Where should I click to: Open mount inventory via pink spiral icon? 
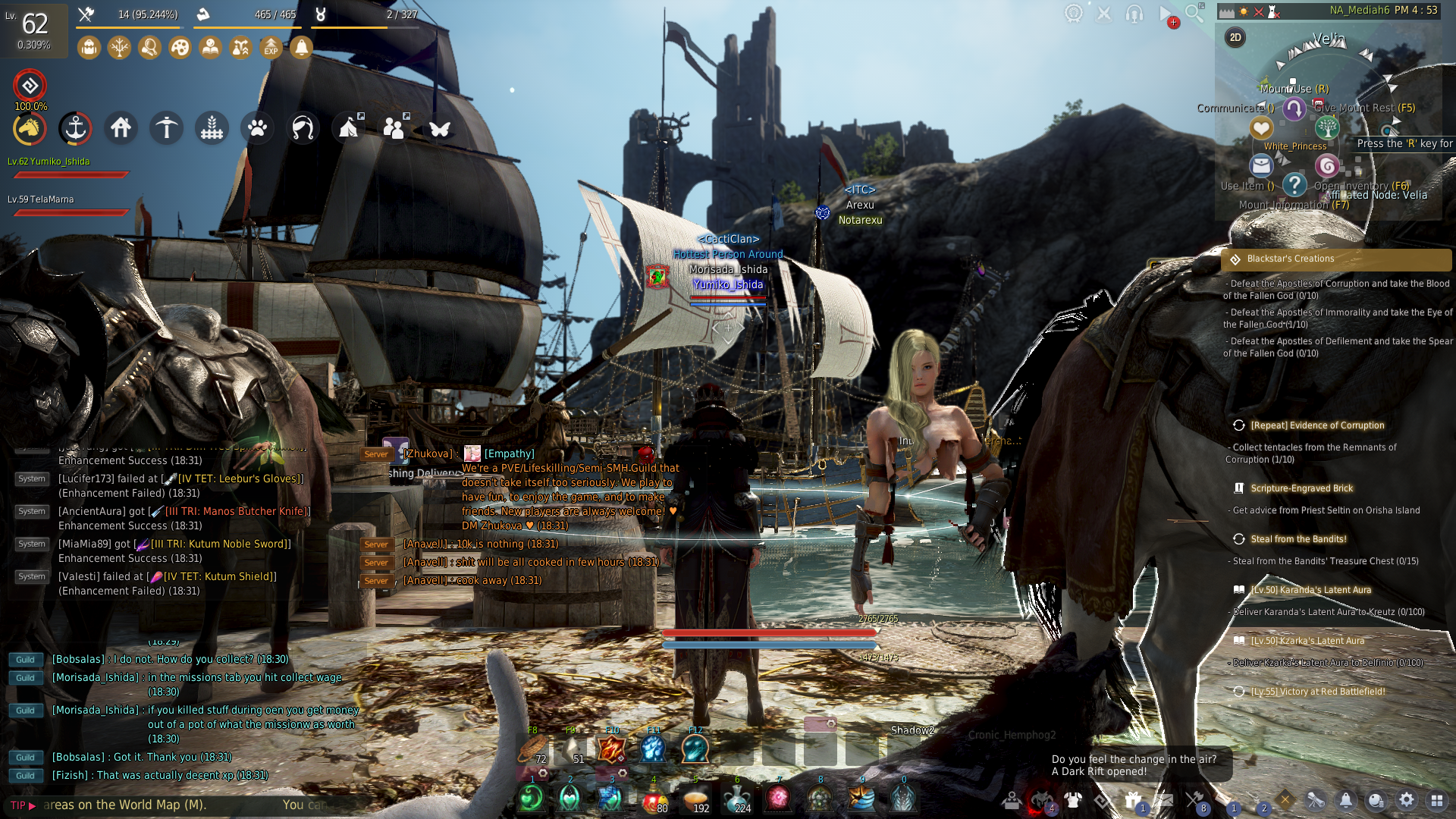tap(1326, 165)
